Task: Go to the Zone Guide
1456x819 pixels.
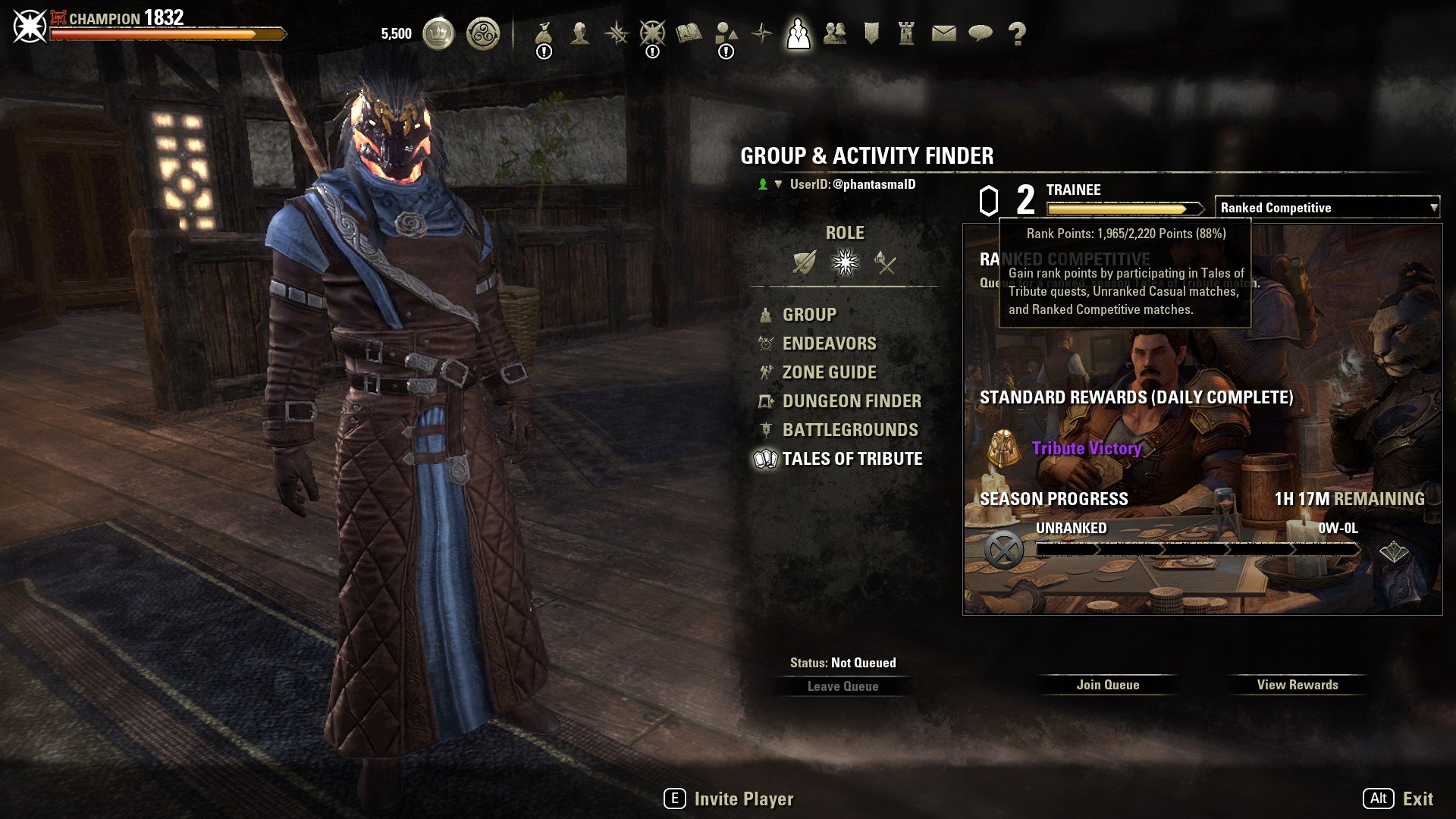Action: (829, 372)
